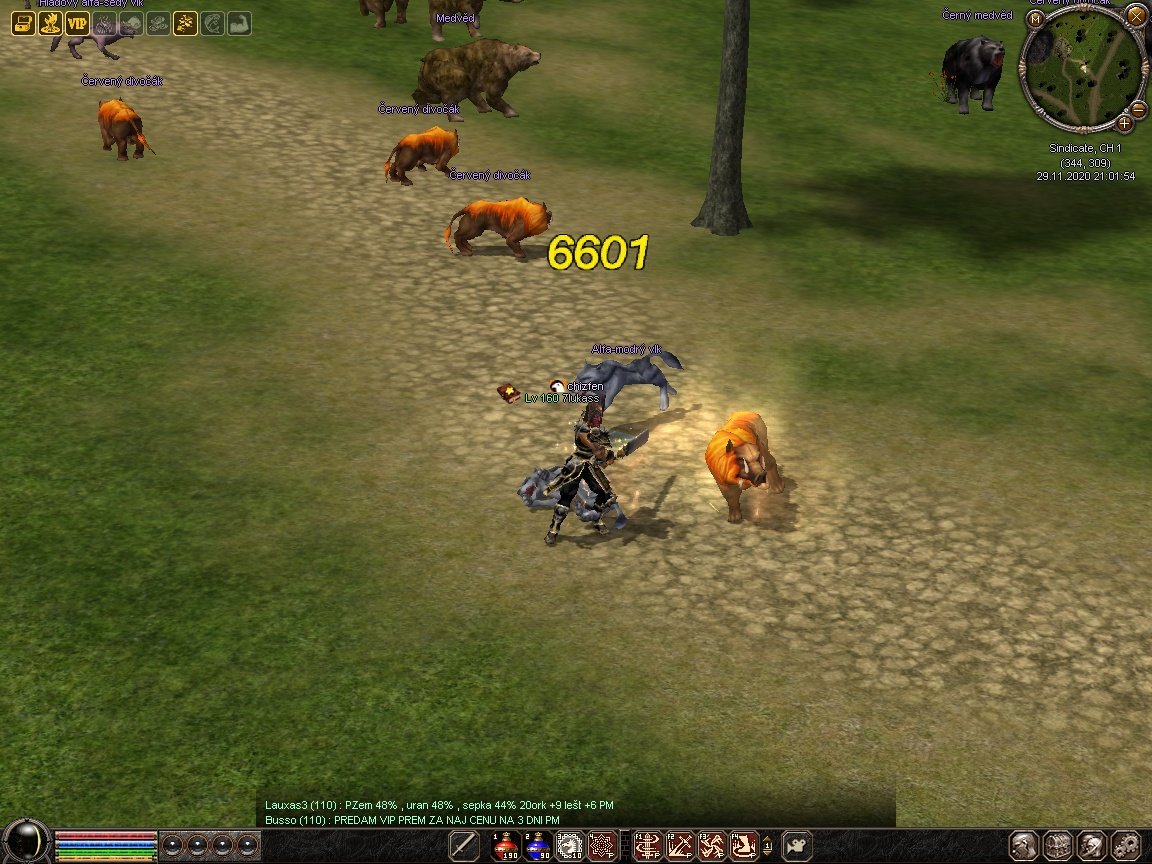The width and height of the screenshot is (1152, 864).
Task: Use the red health potion in slot 1
Action: point(506,846)
